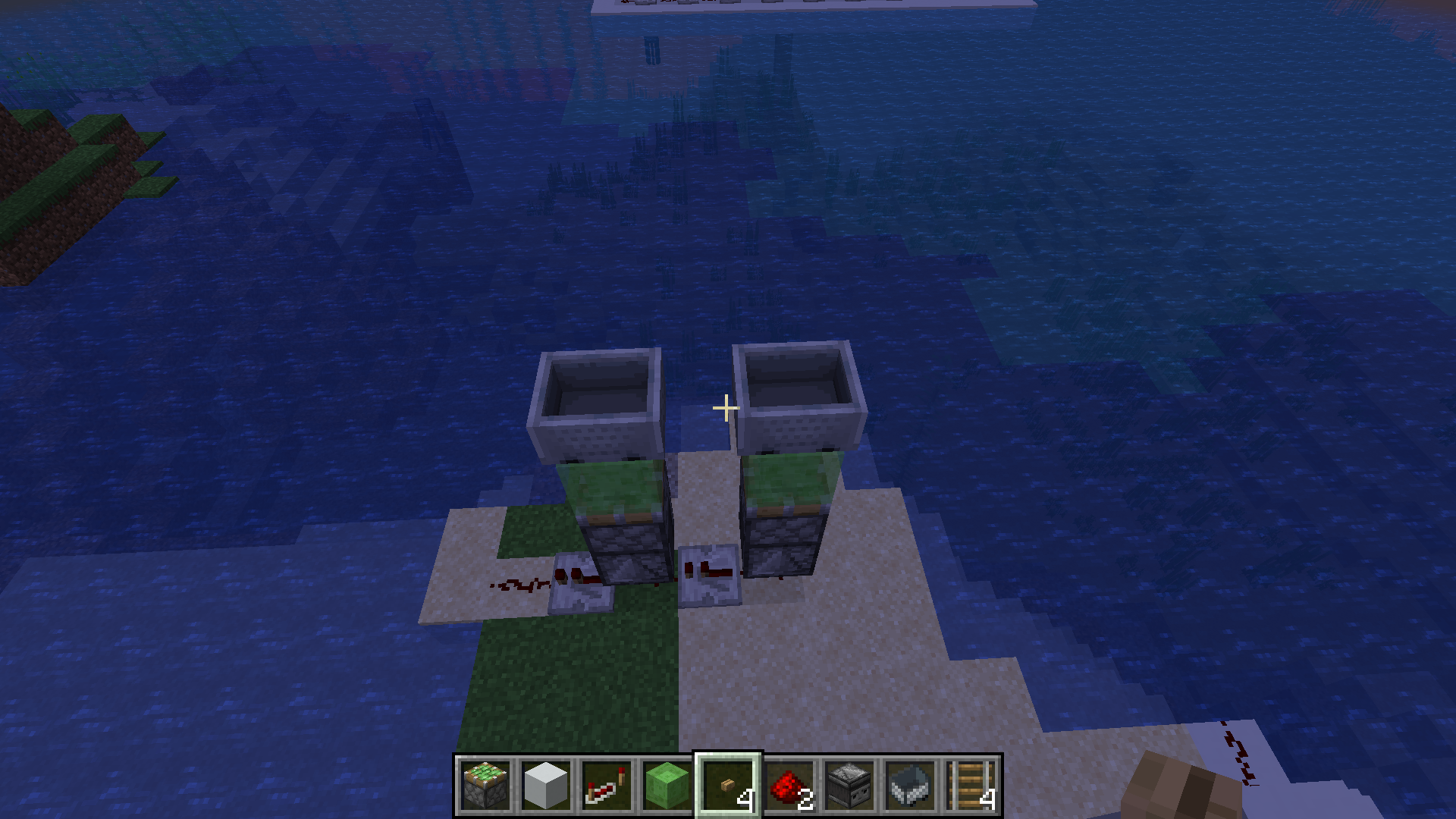Select the dispenser block in hotbar
The width and height of the screenshot is (1456, 819).
849,786
